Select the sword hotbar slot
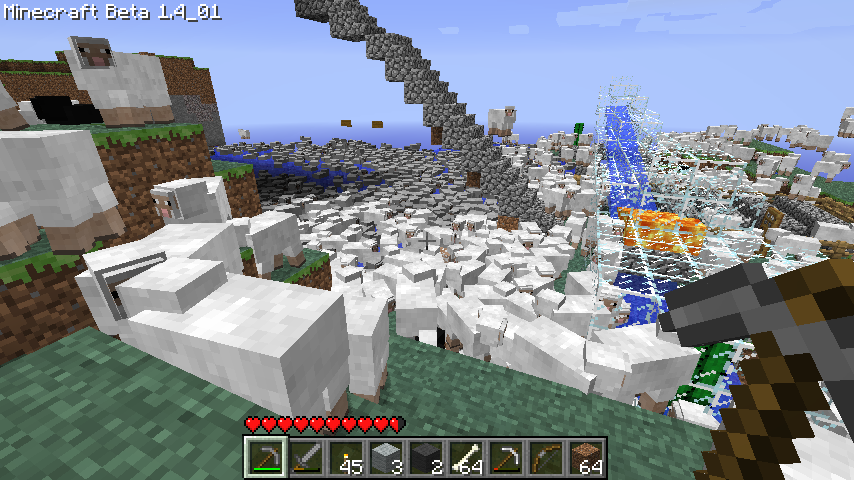Image resolution: width=854 pixels, height=480 pixels. [x=306, y=458]
